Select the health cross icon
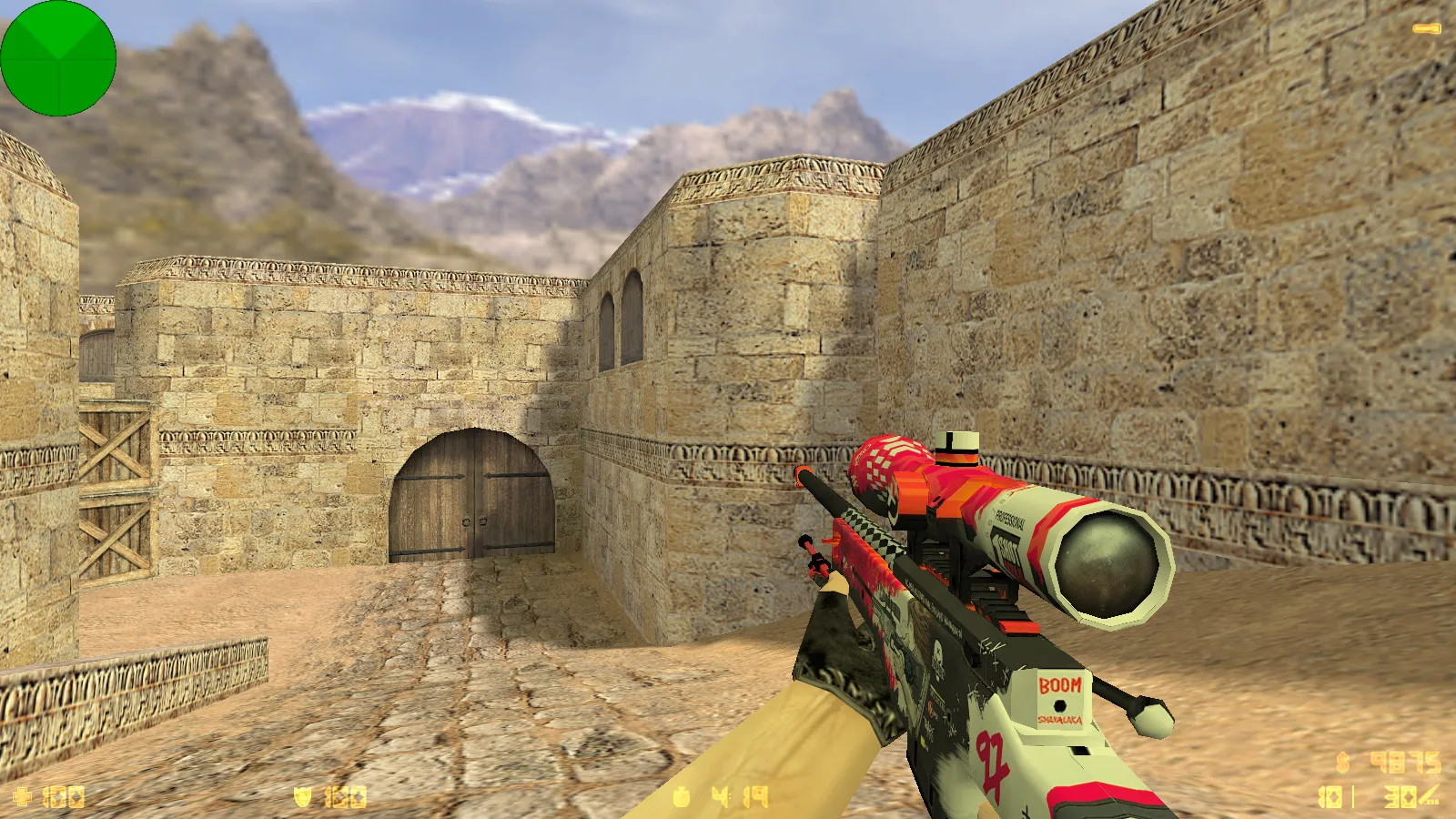This screenshot has height=819, width=1456. point(23,797)
